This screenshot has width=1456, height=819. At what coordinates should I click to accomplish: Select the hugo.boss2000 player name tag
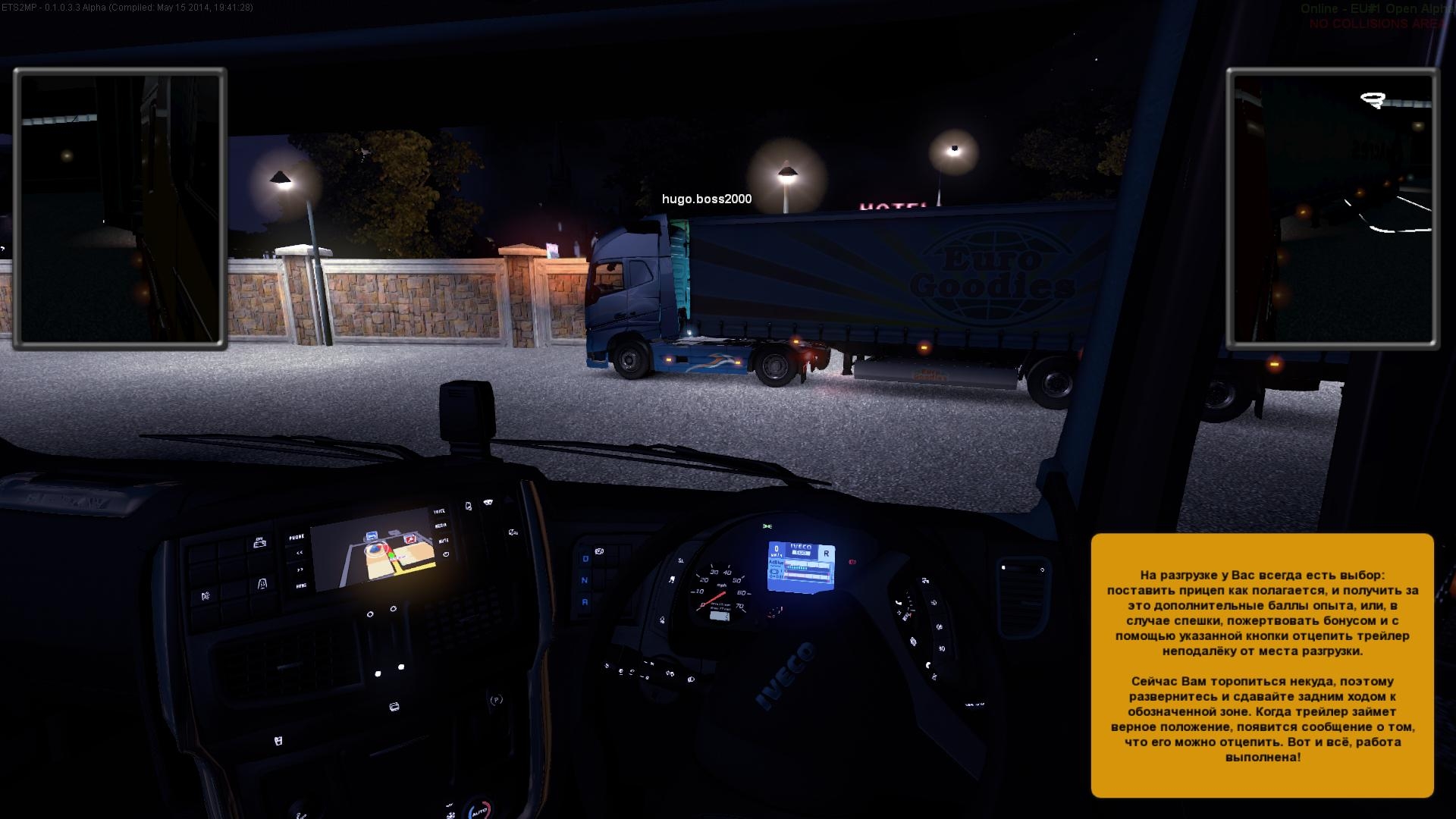point(706,199)
